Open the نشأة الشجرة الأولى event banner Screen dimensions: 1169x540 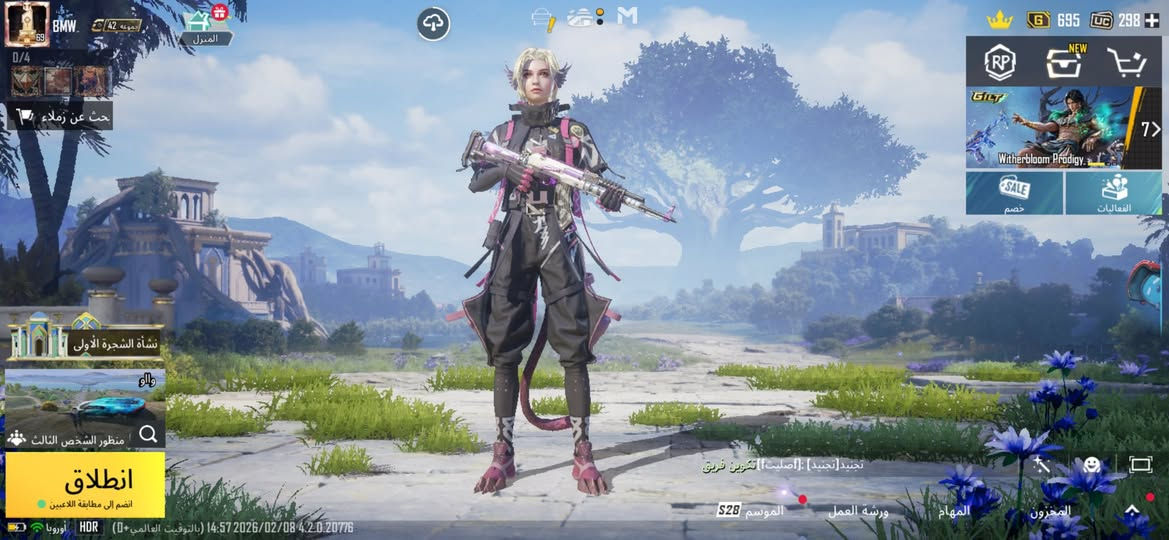[84, 338]
